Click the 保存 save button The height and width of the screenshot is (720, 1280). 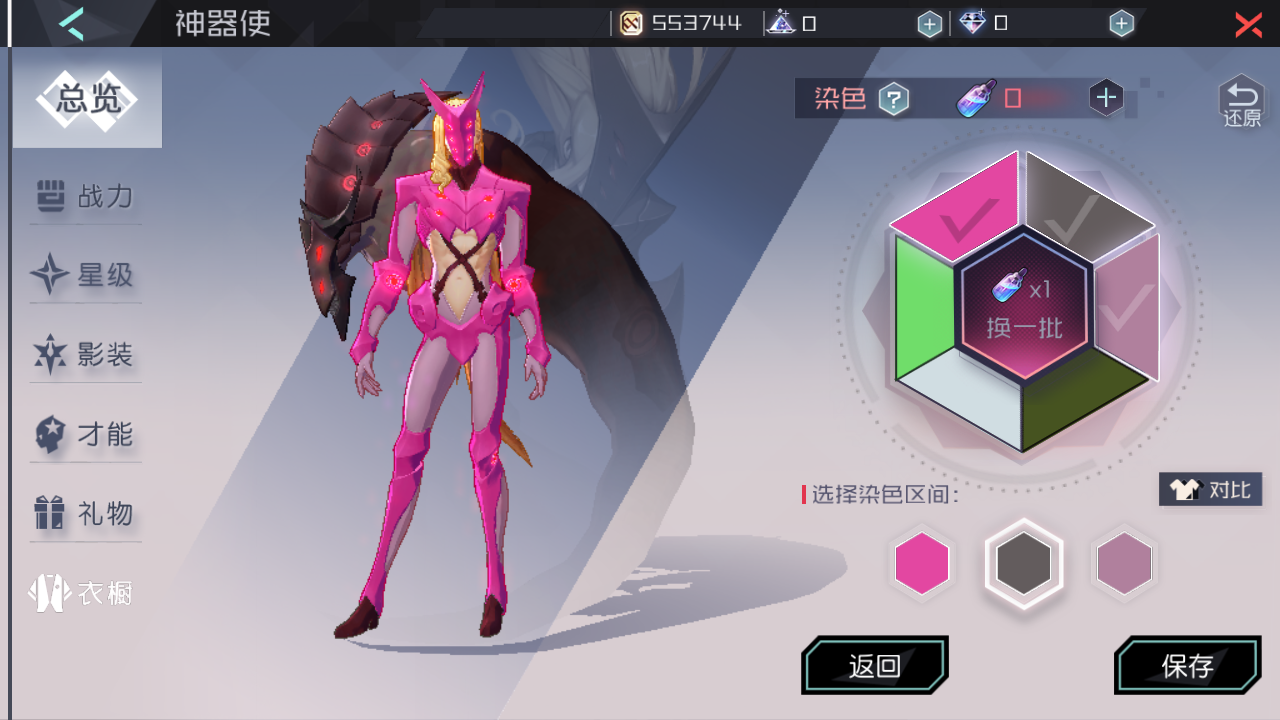[x=1187, y=664]
